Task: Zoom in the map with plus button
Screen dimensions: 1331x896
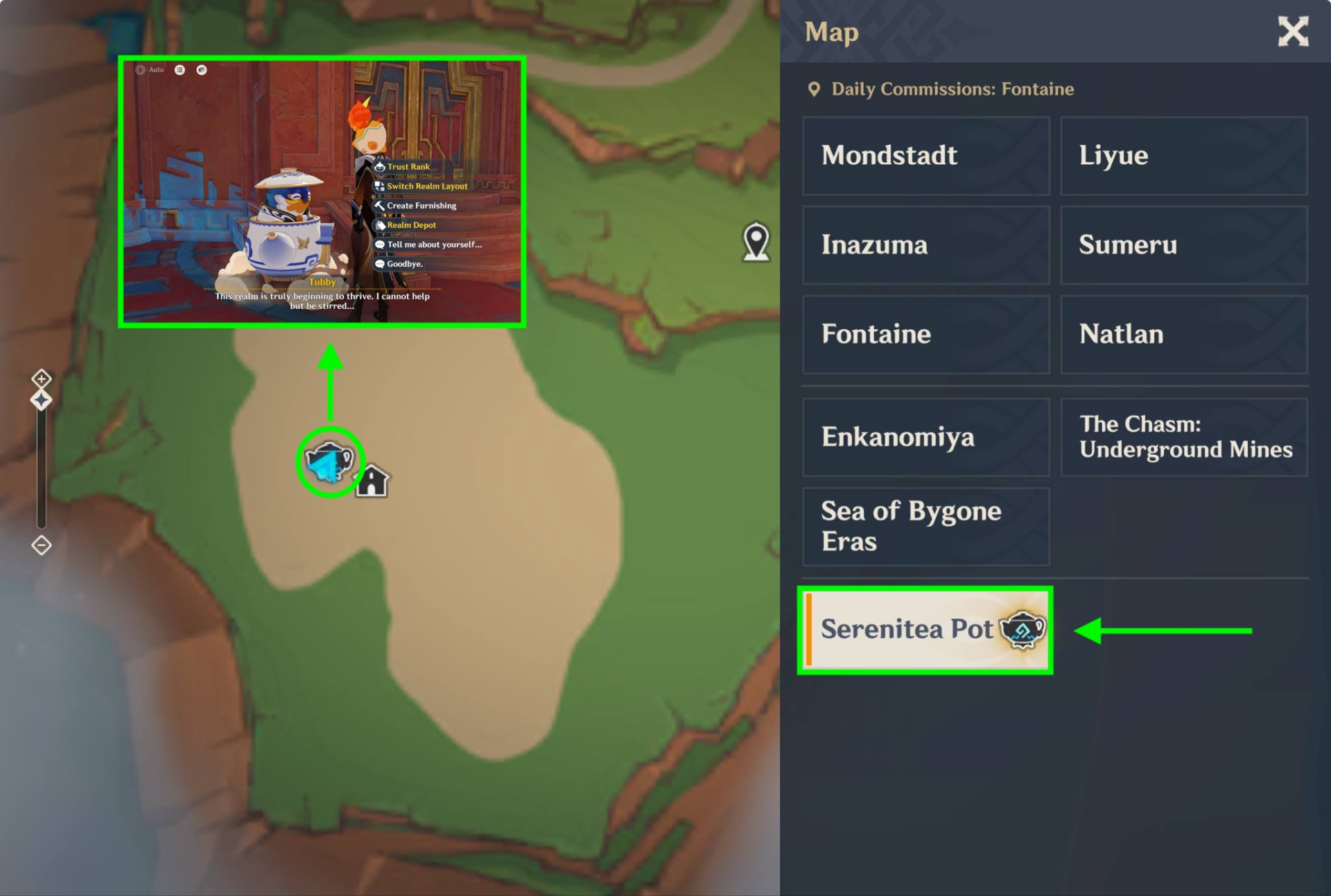Action: point(42,378)
